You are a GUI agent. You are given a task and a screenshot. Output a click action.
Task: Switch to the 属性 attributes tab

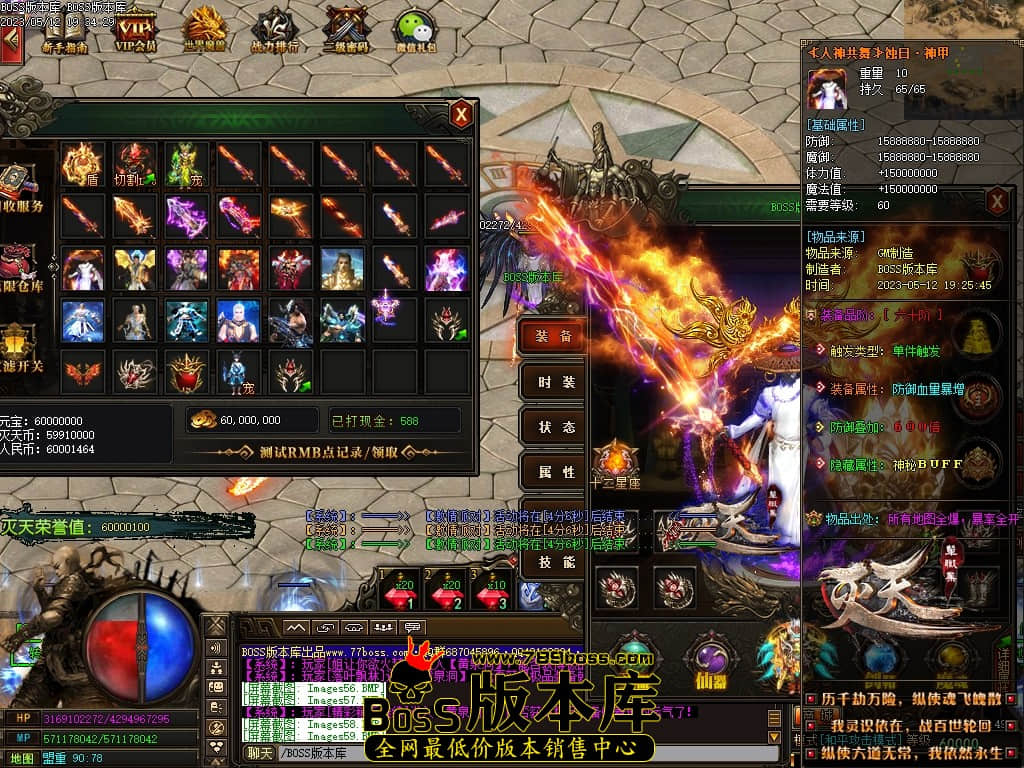[x=554, y=472]
